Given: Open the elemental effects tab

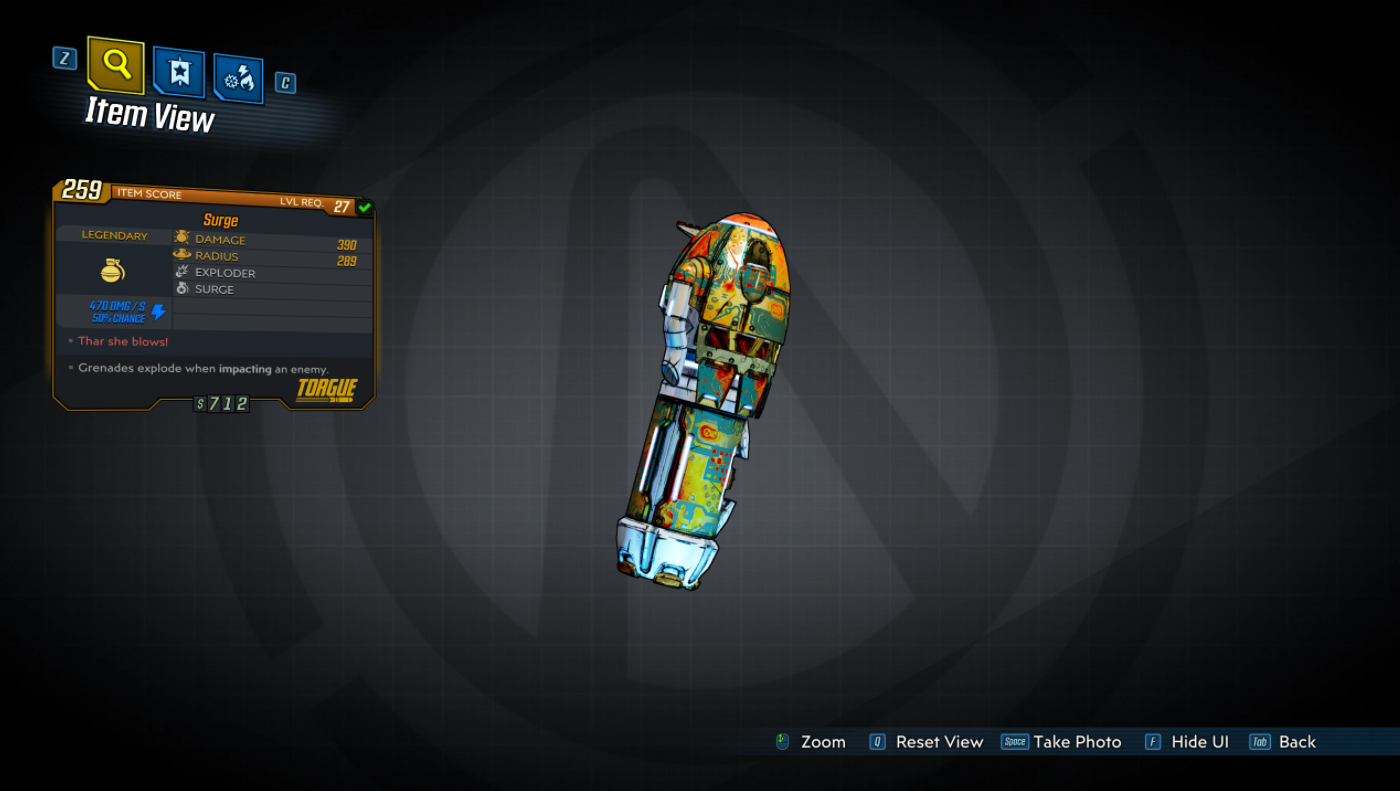Looking at the screenshot, I should 238,79.
